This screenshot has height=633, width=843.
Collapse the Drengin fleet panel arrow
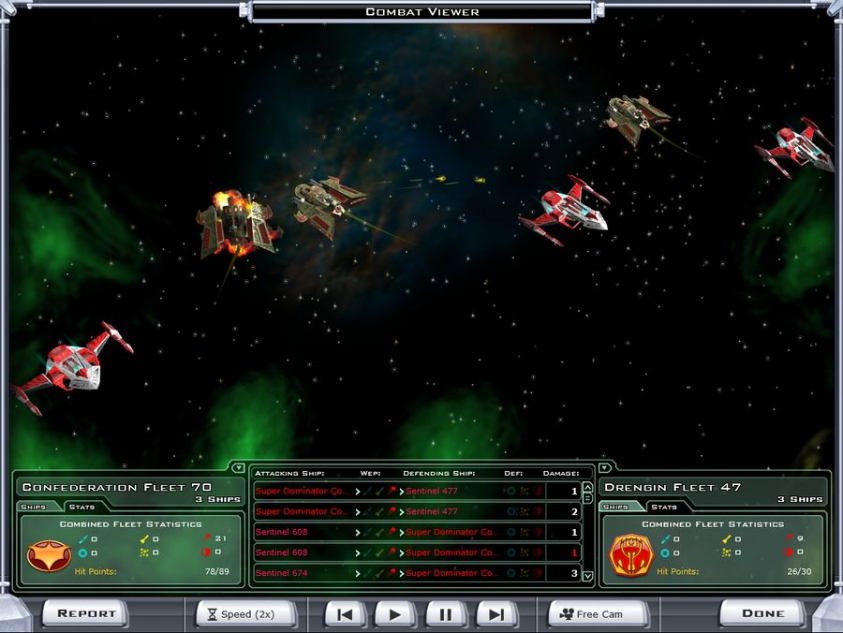pos(604,467)
